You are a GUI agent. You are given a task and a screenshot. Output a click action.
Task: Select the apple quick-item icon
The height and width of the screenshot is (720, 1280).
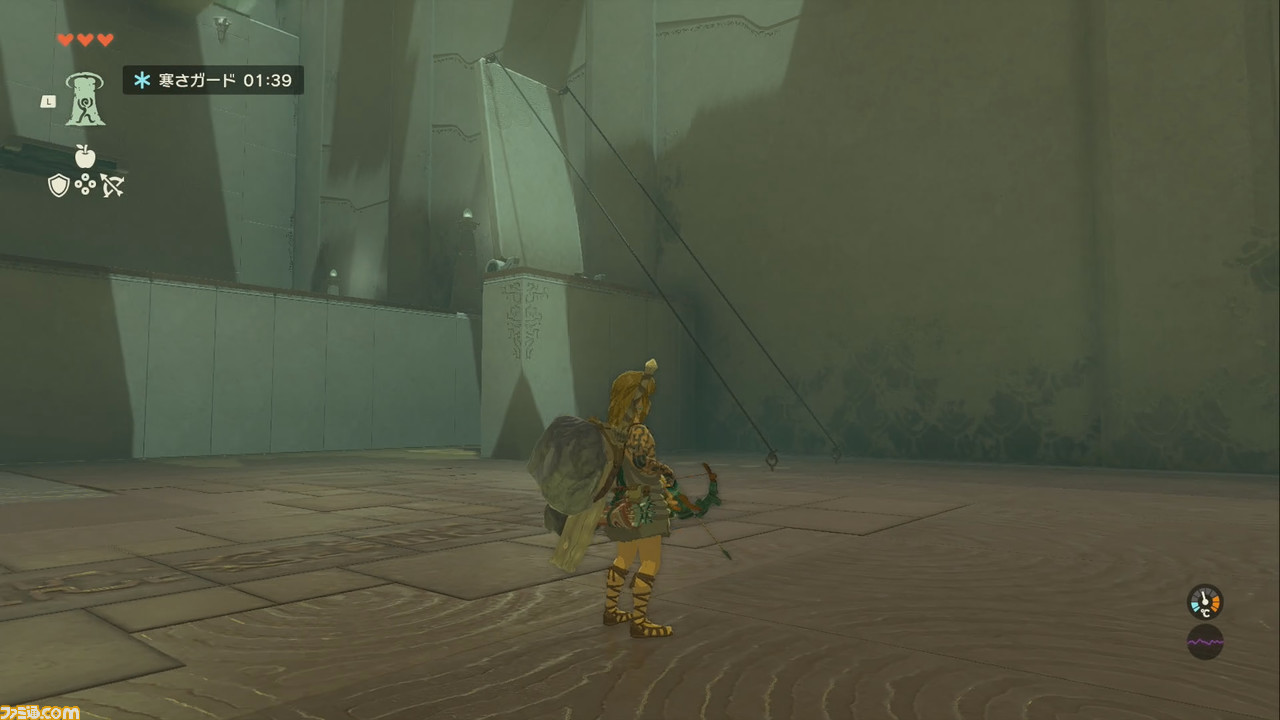pyautogui.click(x=85, y=156)
